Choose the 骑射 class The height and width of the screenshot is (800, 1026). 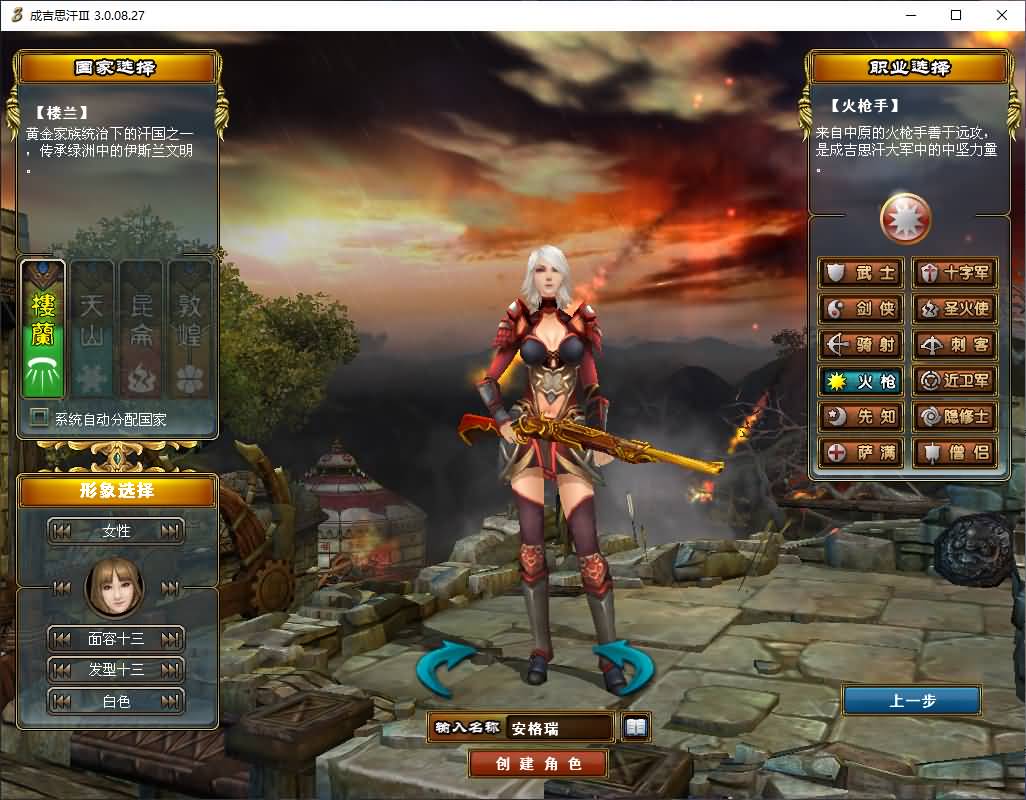(861, 345)
